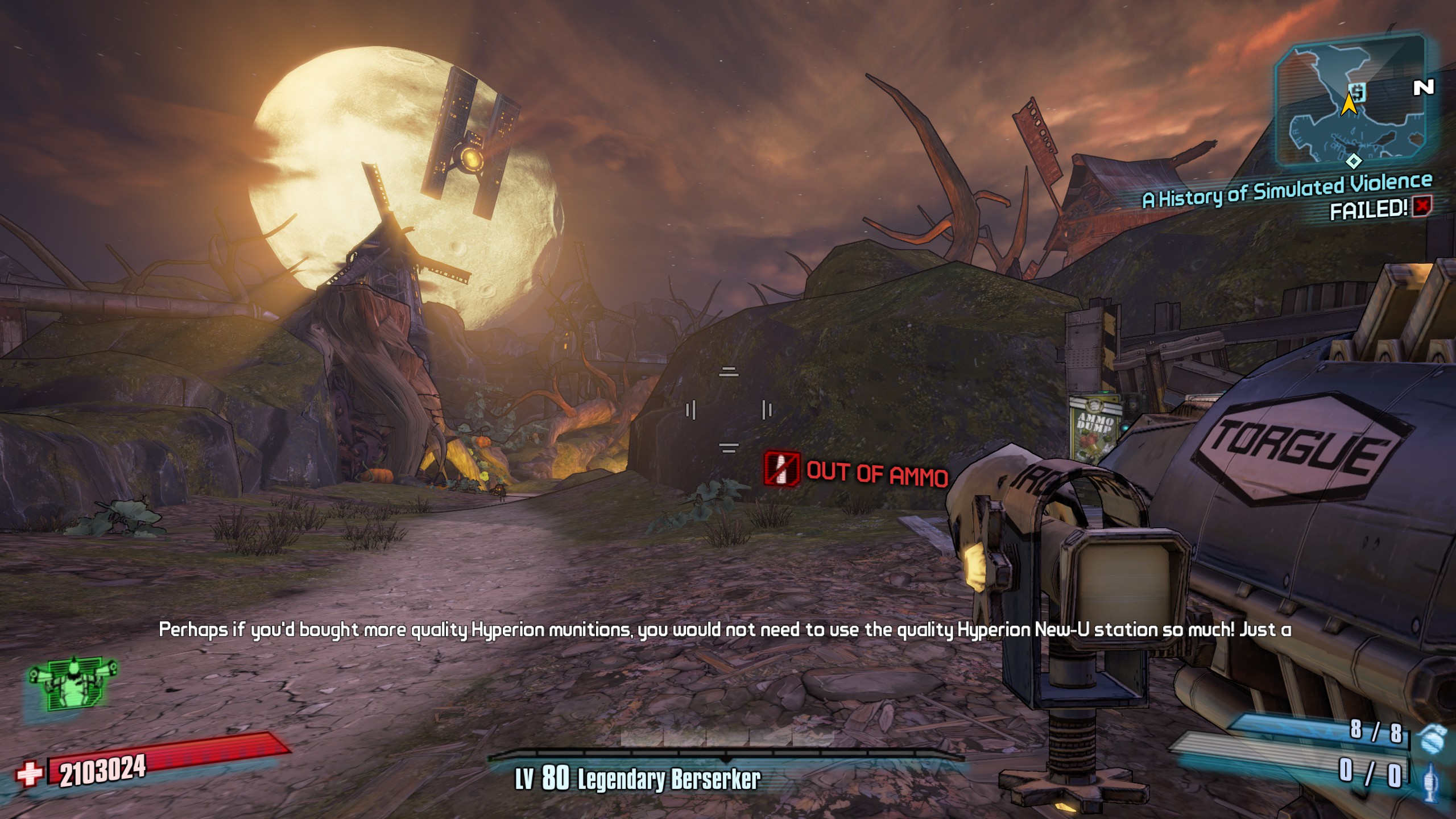The image size is (1456, 819).
Task: Click the red failed objective X marker
Action: click(x=1422, y=206)
